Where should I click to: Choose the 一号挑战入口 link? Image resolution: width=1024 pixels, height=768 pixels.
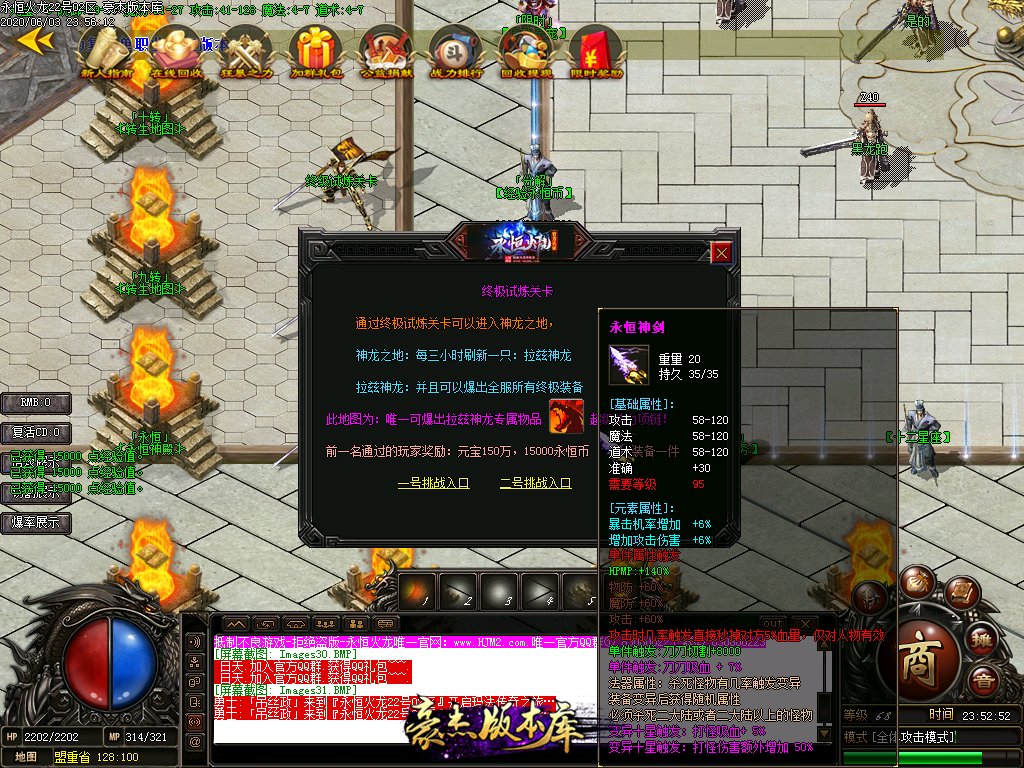pos(433,482)
